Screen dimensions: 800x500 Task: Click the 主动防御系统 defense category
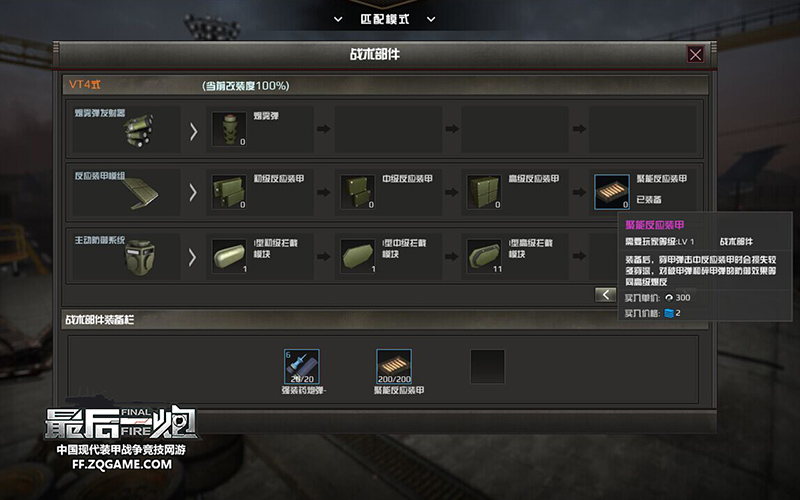124,254
